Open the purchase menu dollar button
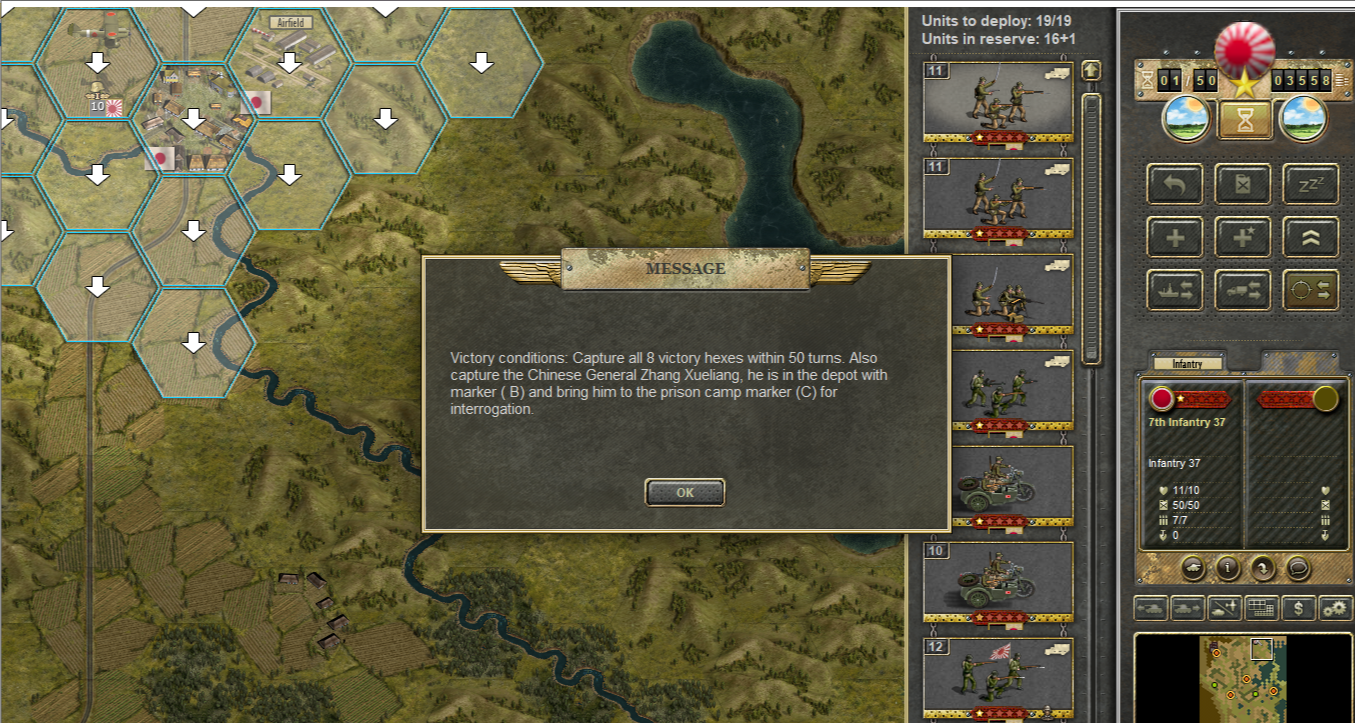Screen dimensions: 1355x723 (x=1298, y=607)
